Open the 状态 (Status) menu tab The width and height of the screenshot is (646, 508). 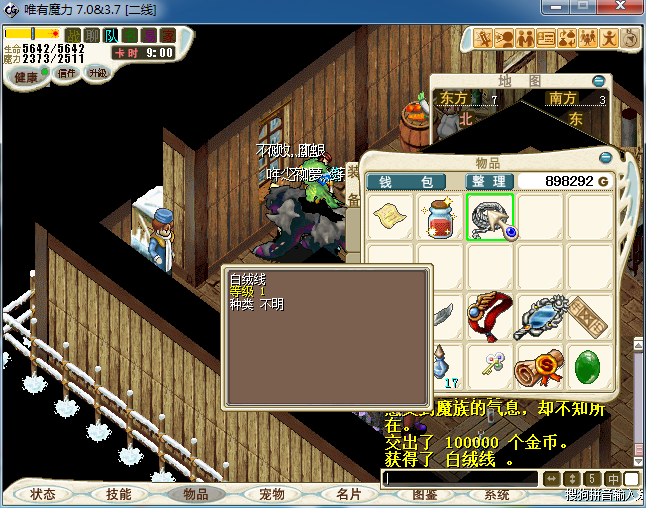click(x=43, y=494)
